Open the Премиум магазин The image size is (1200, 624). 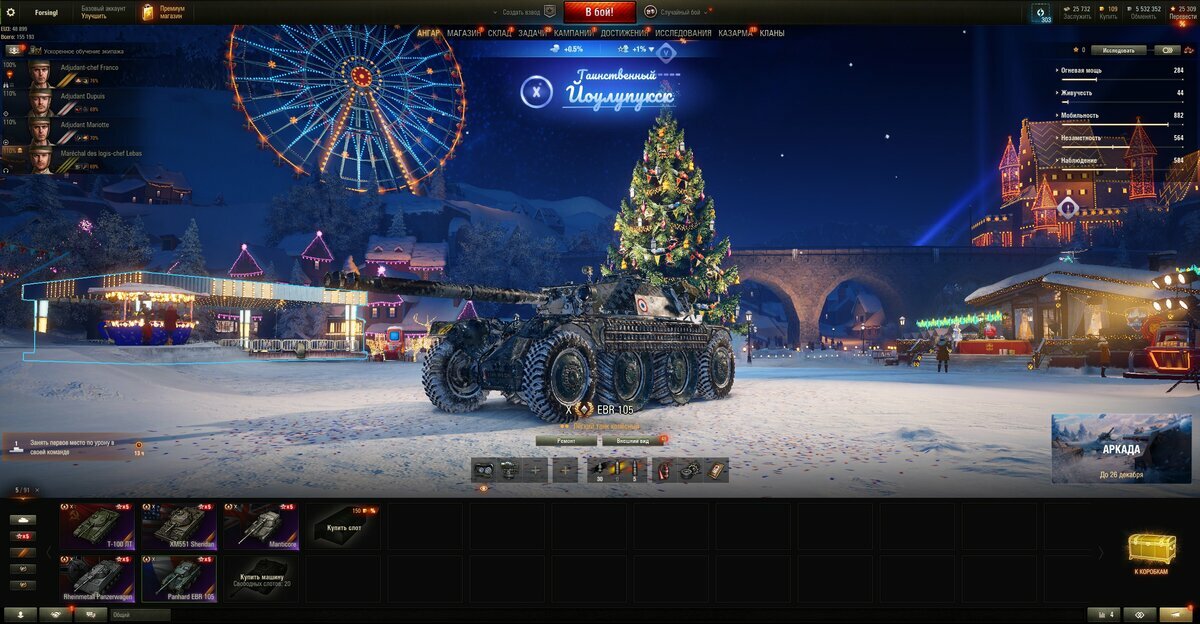163,12
